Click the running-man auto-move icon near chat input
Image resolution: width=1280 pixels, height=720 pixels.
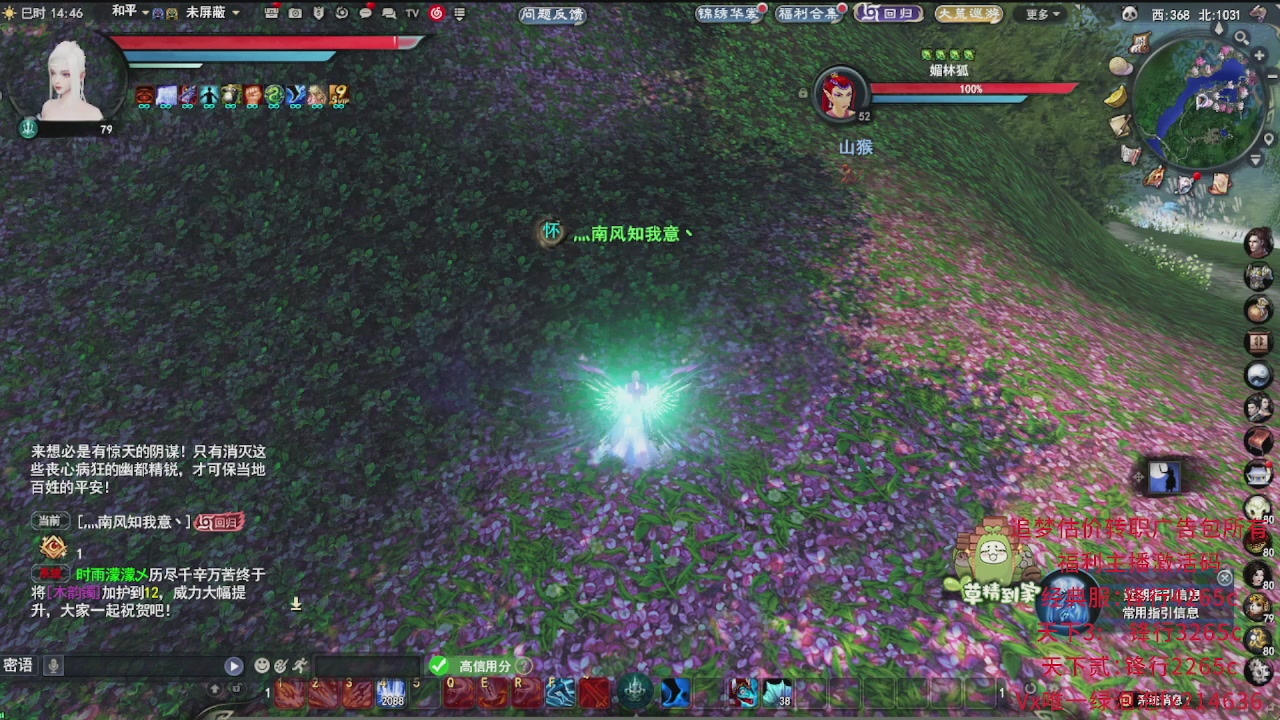(299, 665)
